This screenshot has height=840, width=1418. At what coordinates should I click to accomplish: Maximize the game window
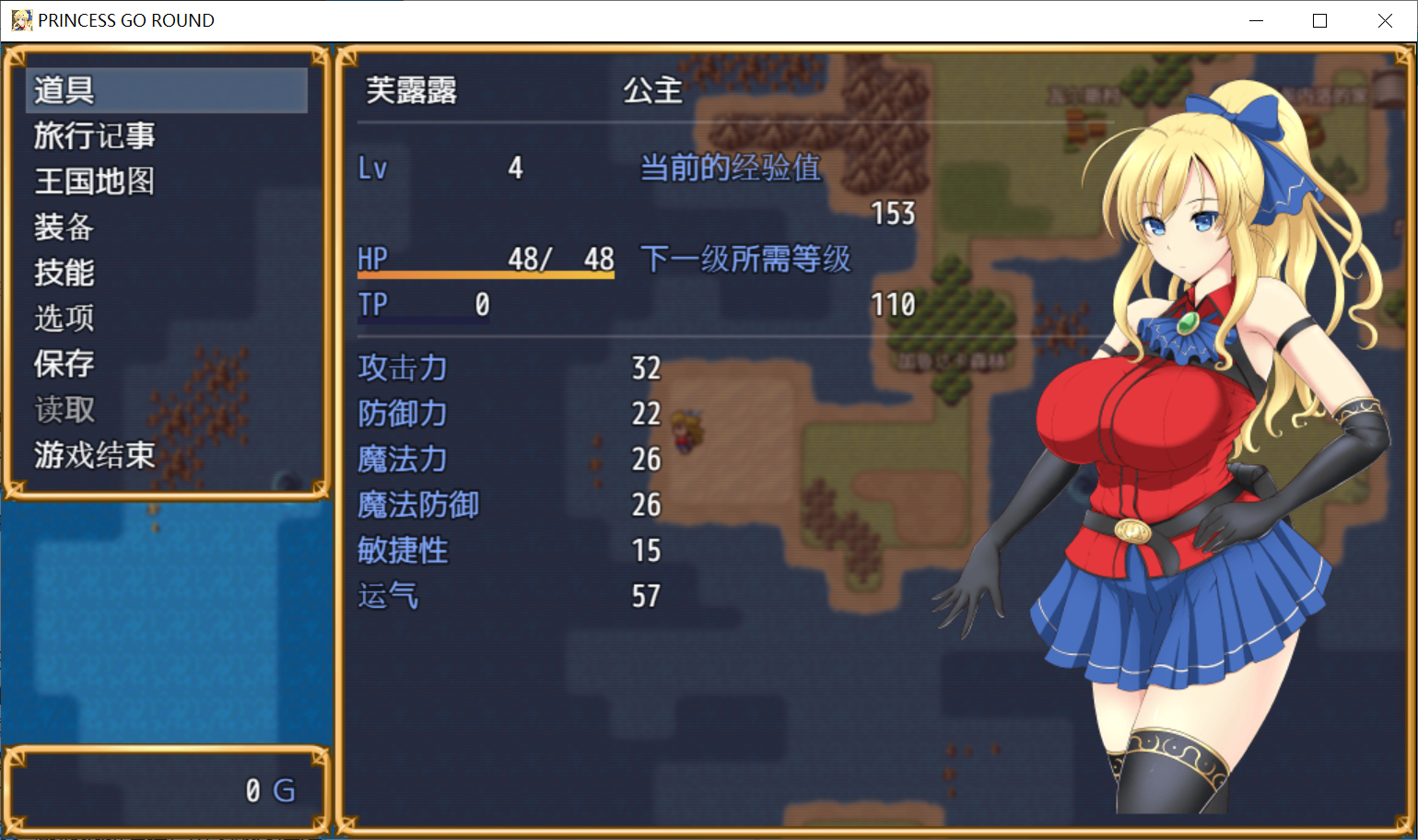(1319, 20)
